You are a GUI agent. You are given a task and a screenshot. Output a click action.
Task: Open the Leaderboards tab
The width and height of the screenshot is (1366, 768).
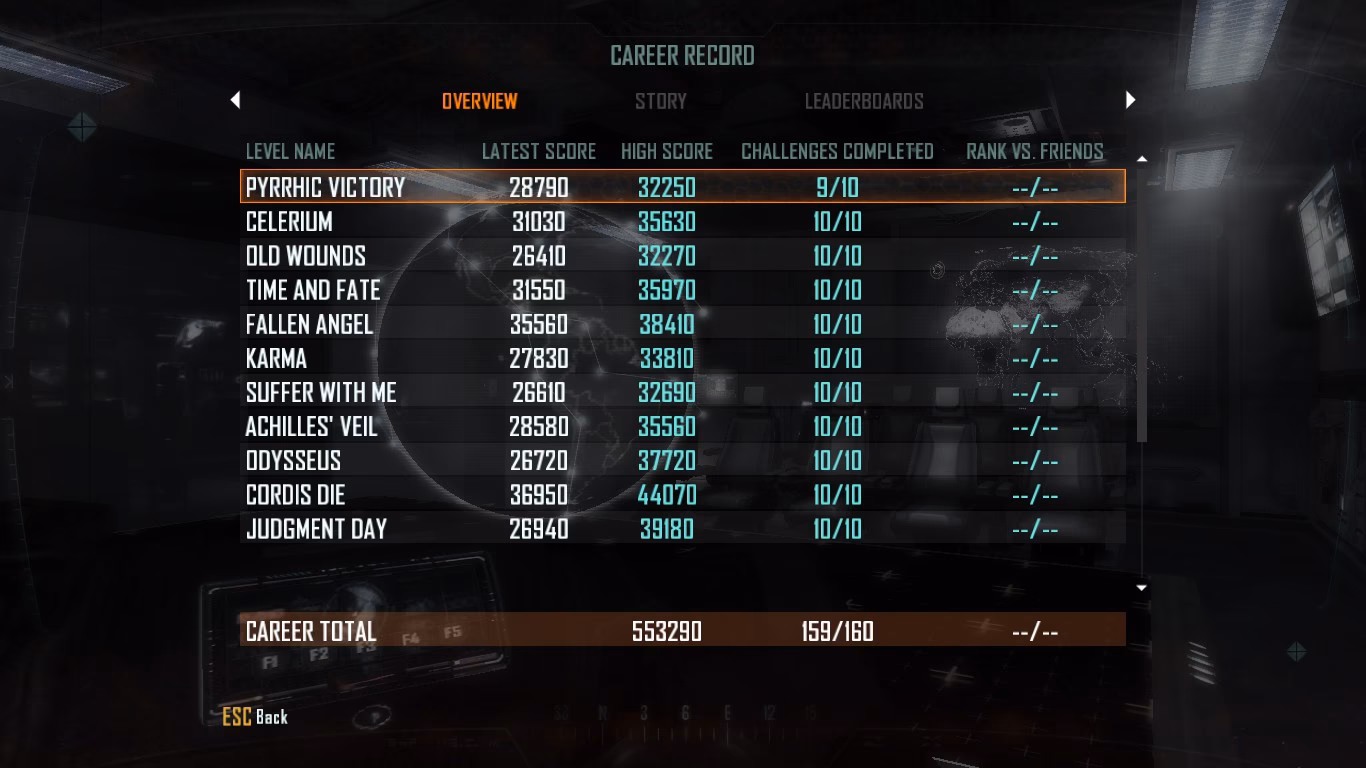pos(865,100)
